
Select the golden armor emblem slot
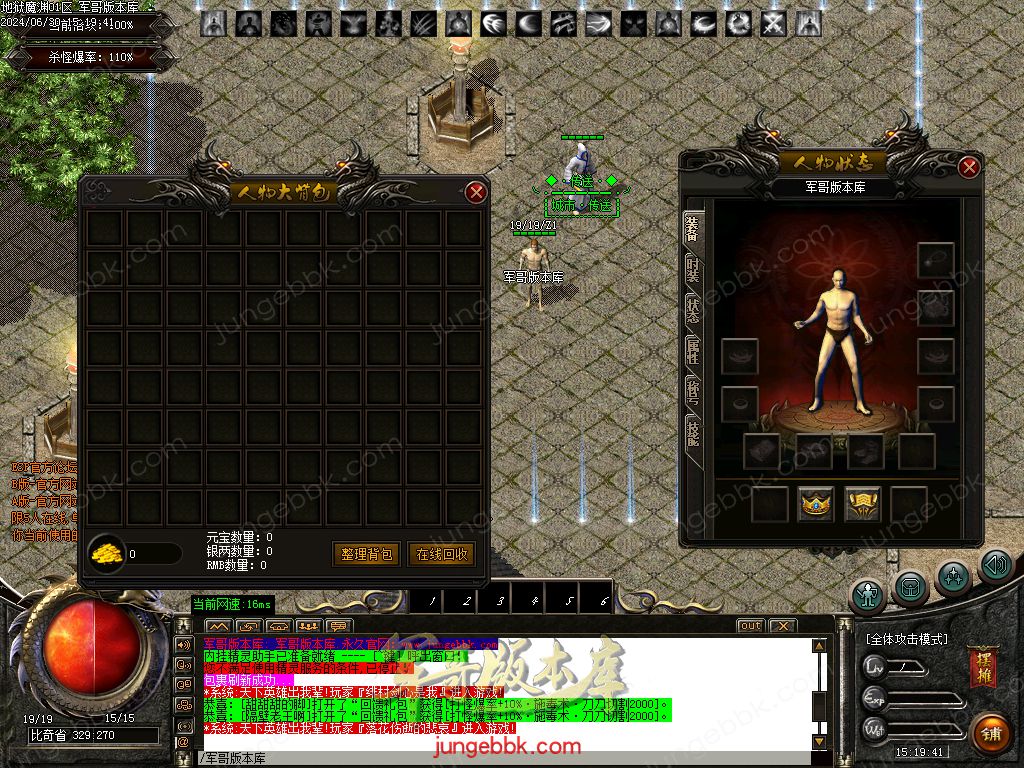pos(862,504)
